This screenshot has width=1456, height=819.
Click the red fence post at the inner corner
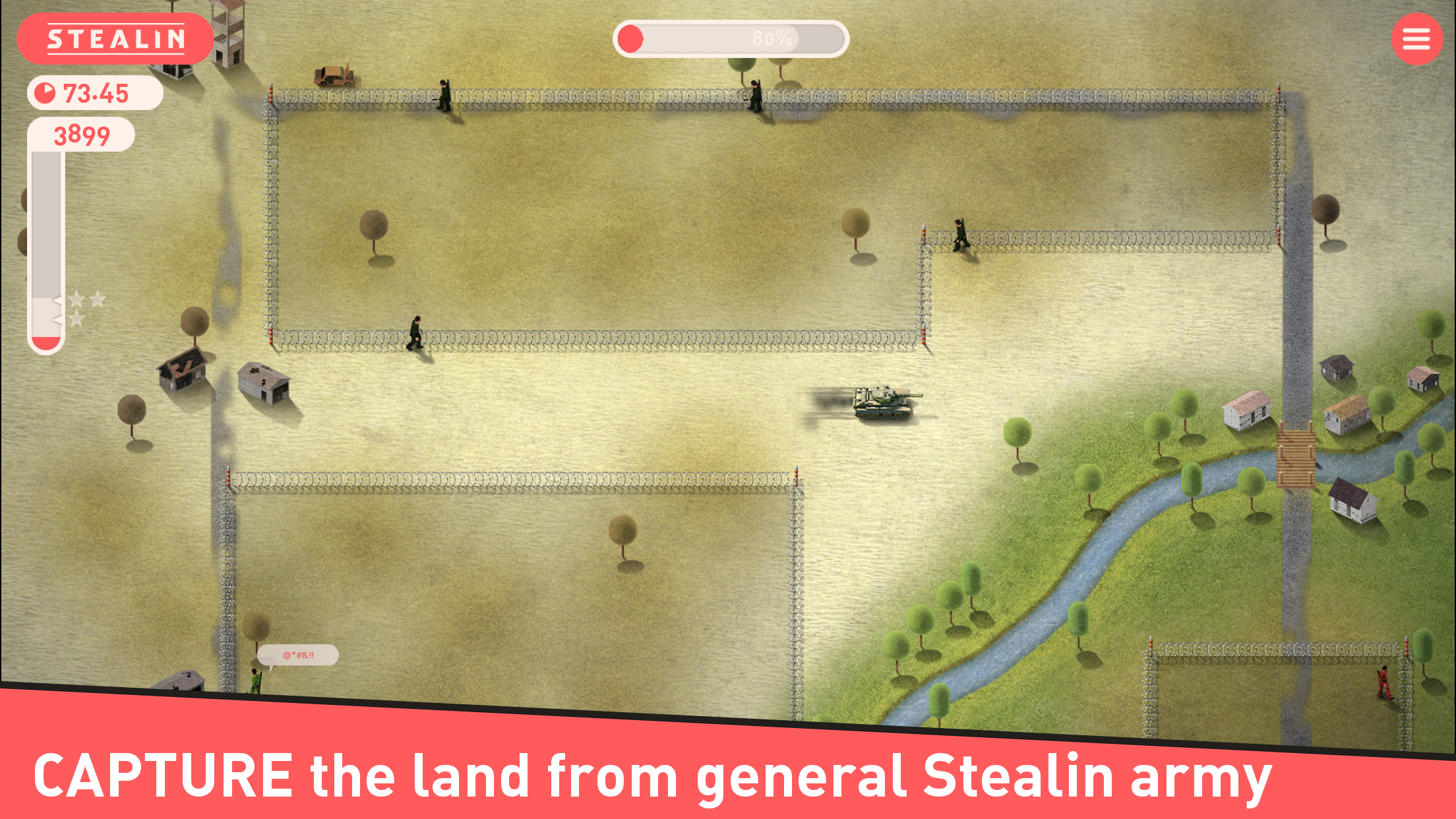pos(925,236)
